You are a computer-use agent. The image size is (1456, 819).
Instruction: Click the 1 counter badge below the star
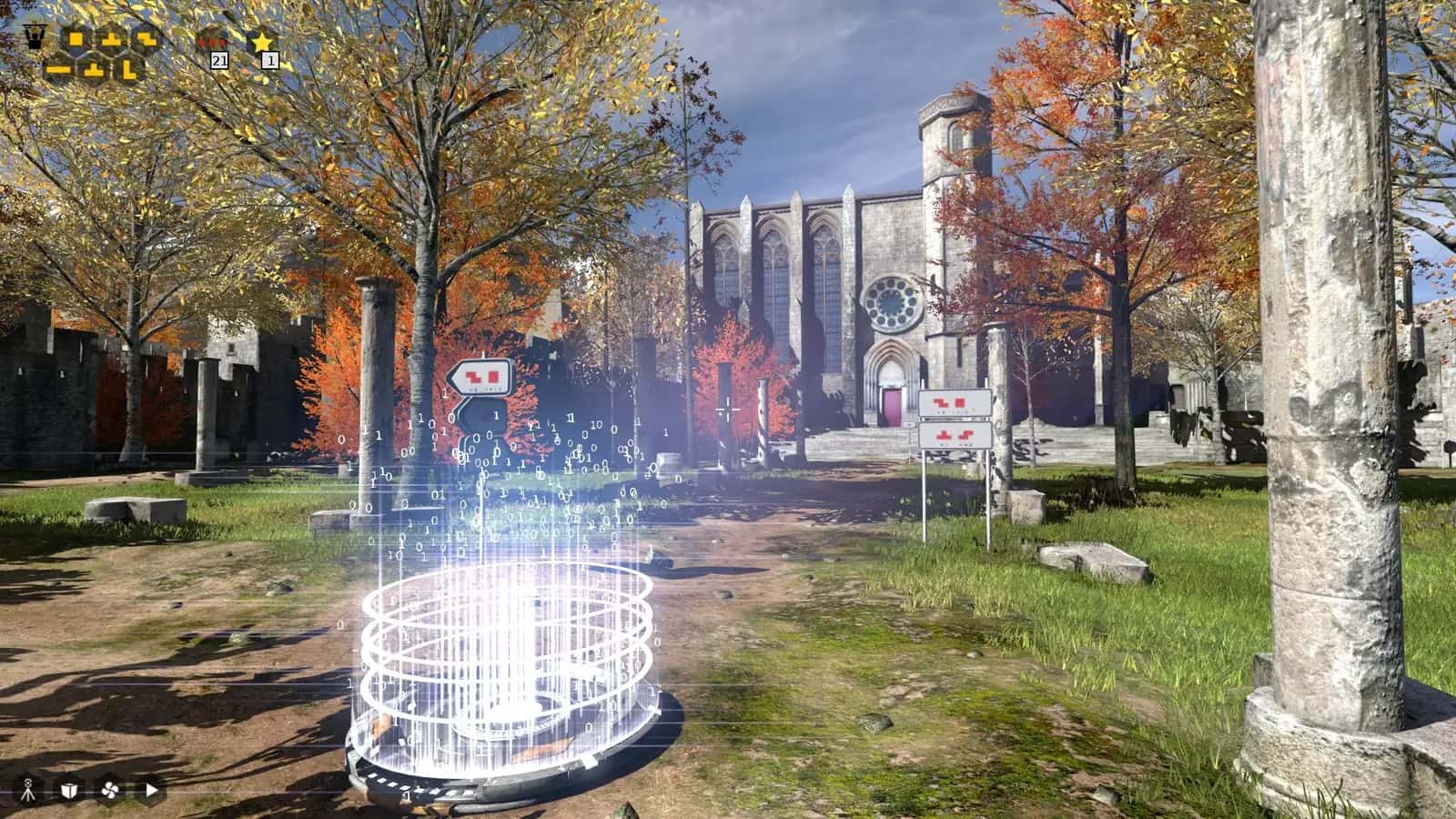pos(270,62)
